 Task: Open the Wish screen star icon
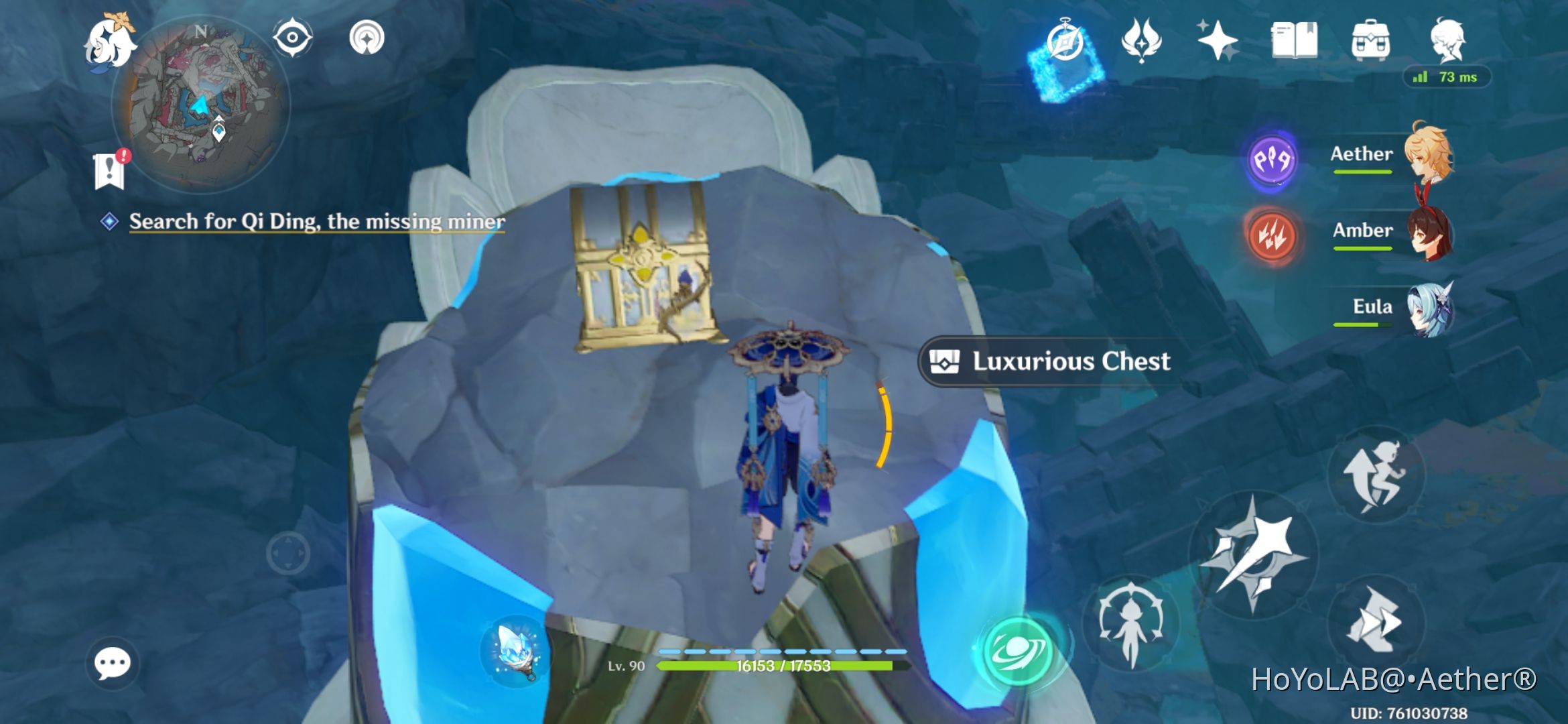click(x=1220, y=42)
